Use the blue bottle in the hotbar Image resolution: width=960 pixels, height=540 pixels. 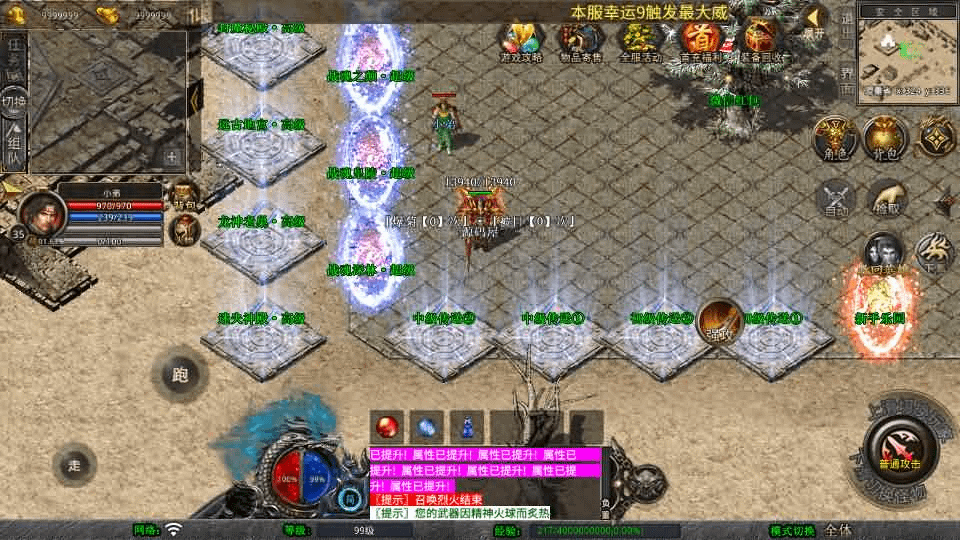pyautogui.click(x=466, y=426)
